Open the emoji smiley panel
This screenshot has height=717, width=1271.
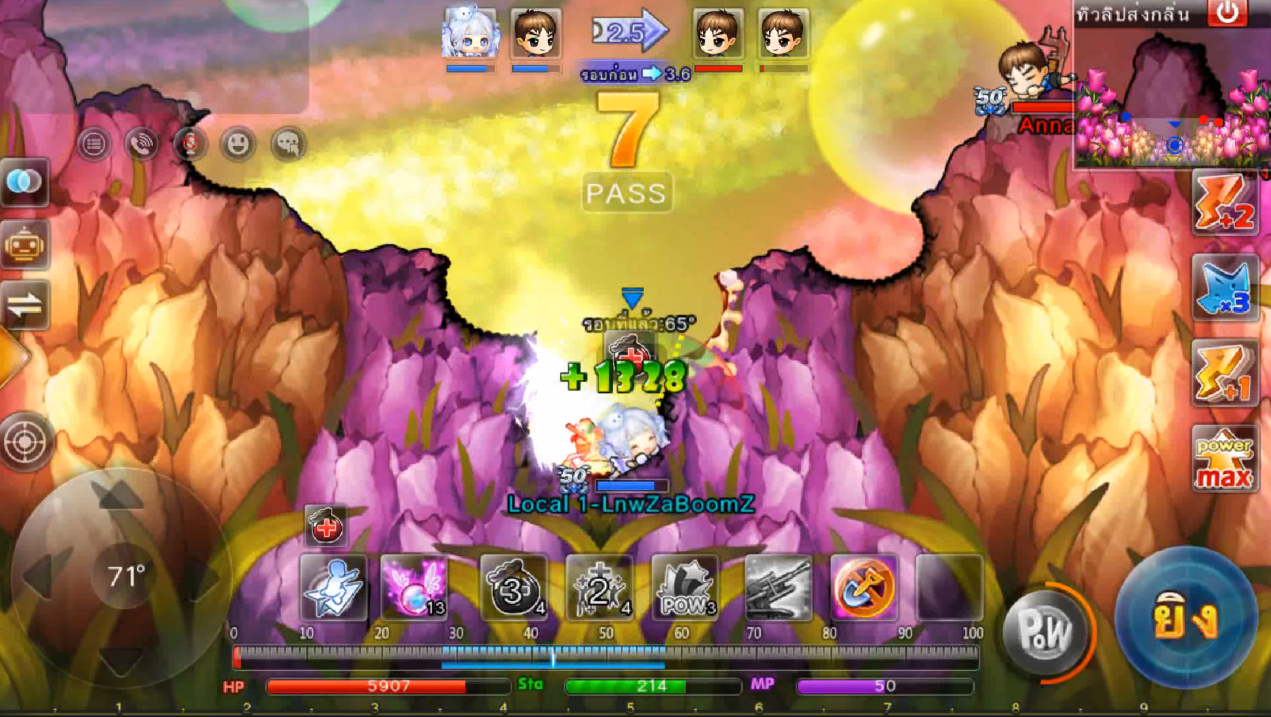pos(237,145)
